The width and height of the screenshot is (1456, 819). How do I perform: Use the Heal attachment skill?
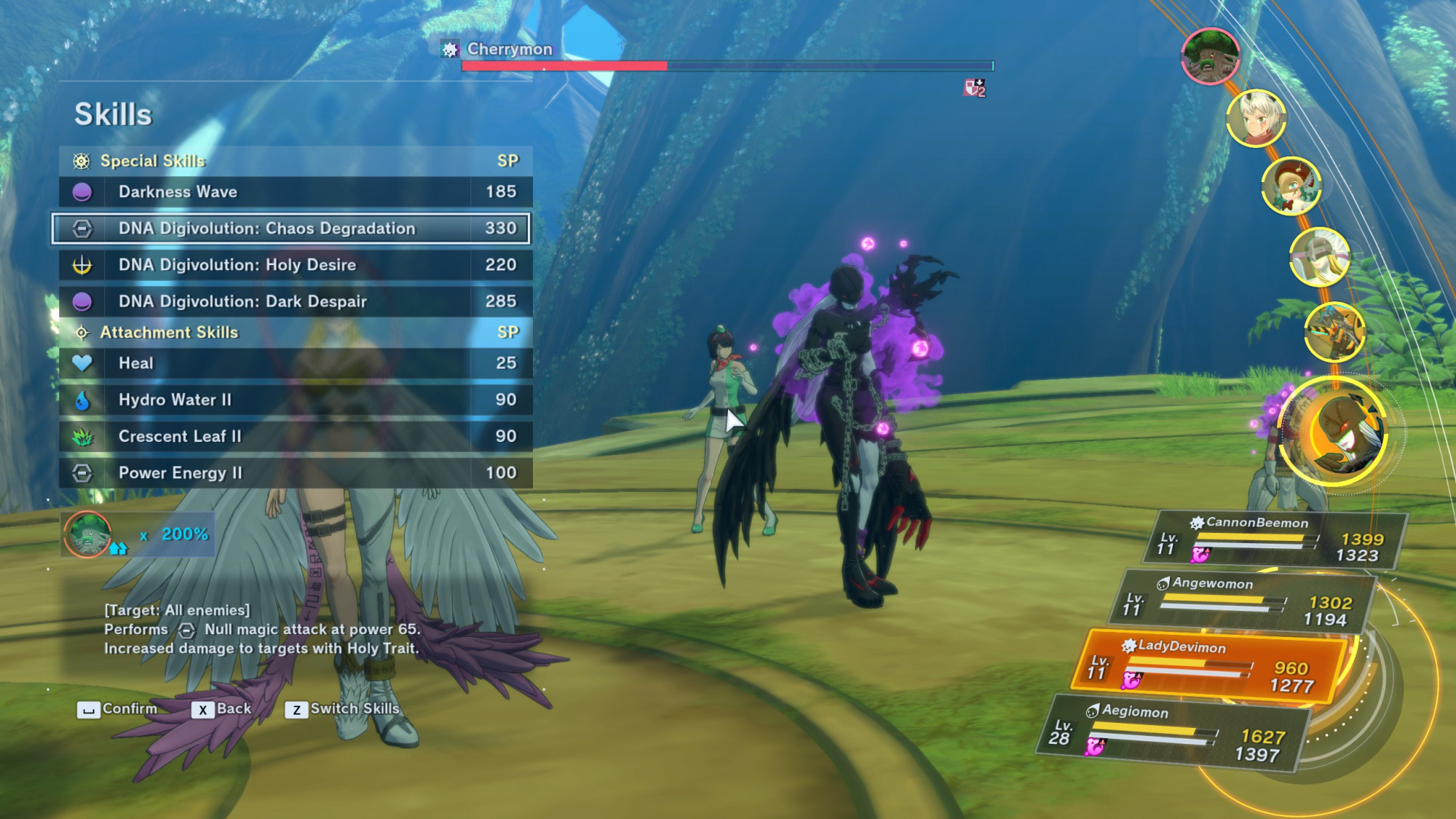pos(295,363)
